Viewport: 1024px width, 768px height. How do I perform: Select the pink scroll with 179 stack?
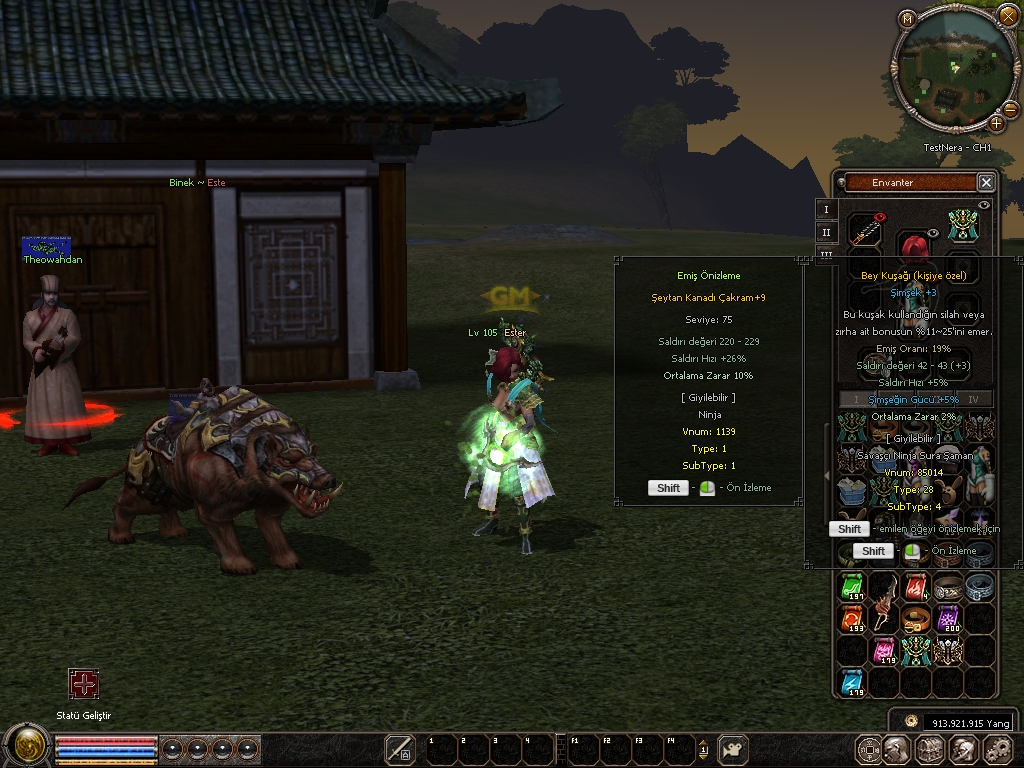[x=884, y=651]
